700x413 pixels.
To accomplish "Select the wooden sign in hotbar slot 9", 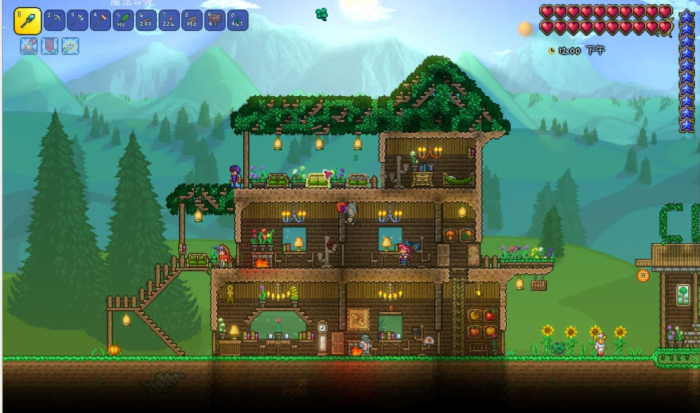I will pos(215,20).
